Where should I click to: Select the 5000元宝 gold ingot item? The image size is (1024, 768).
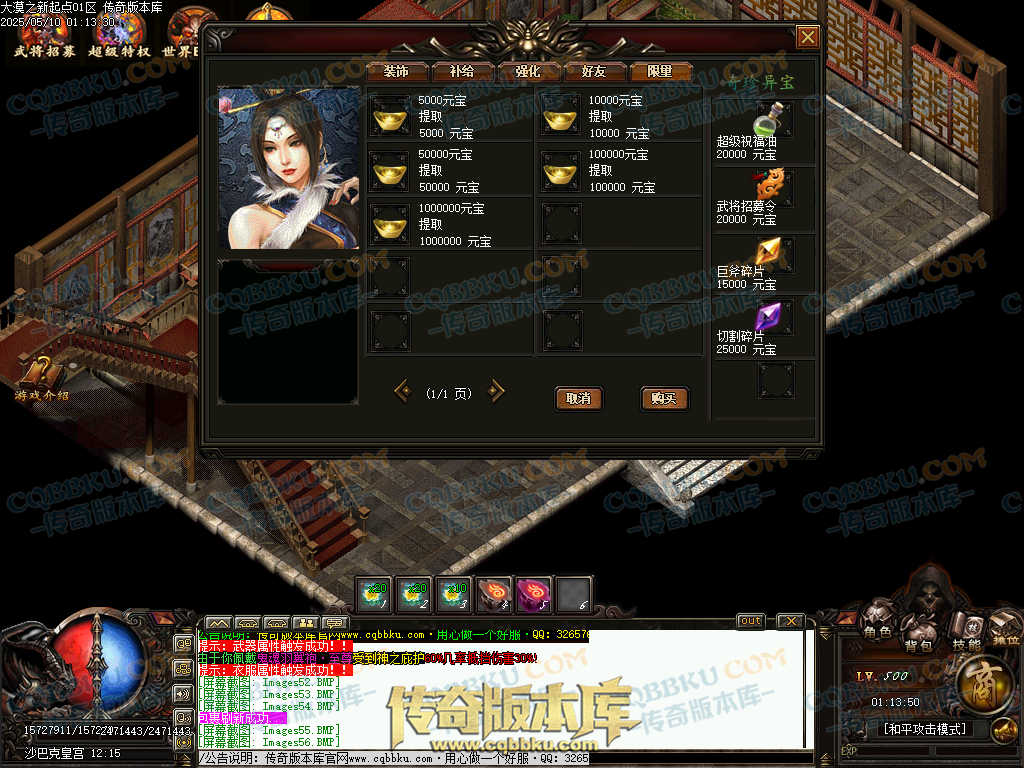click(x=390, y=118)
